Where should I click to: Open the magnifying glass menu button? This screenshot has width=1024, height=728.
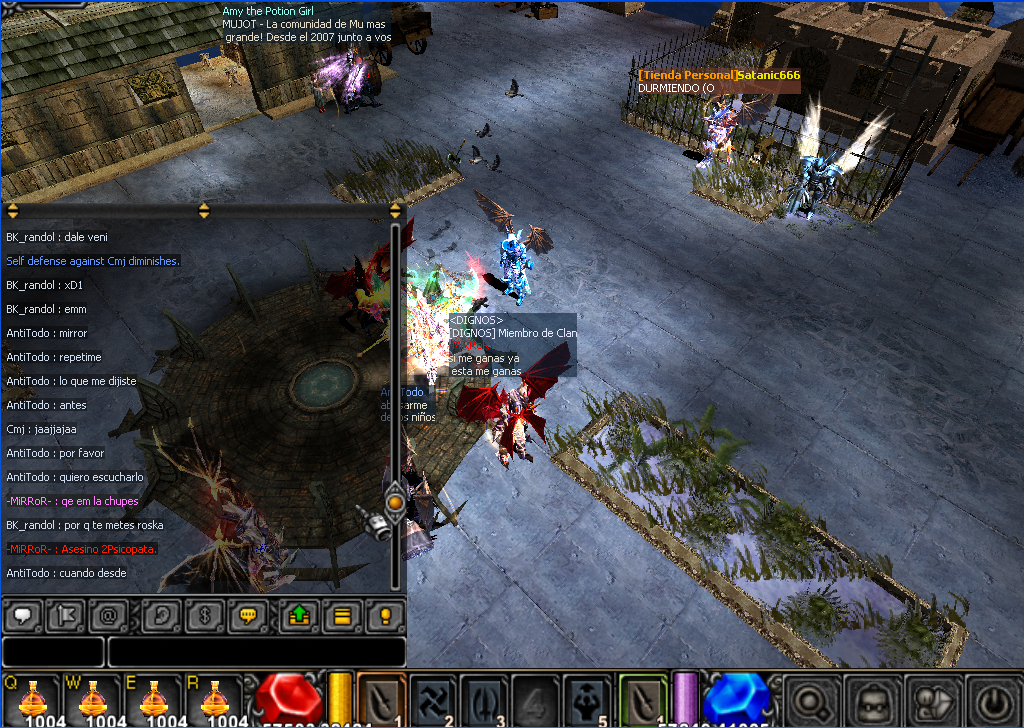click(x=808, y=699)
